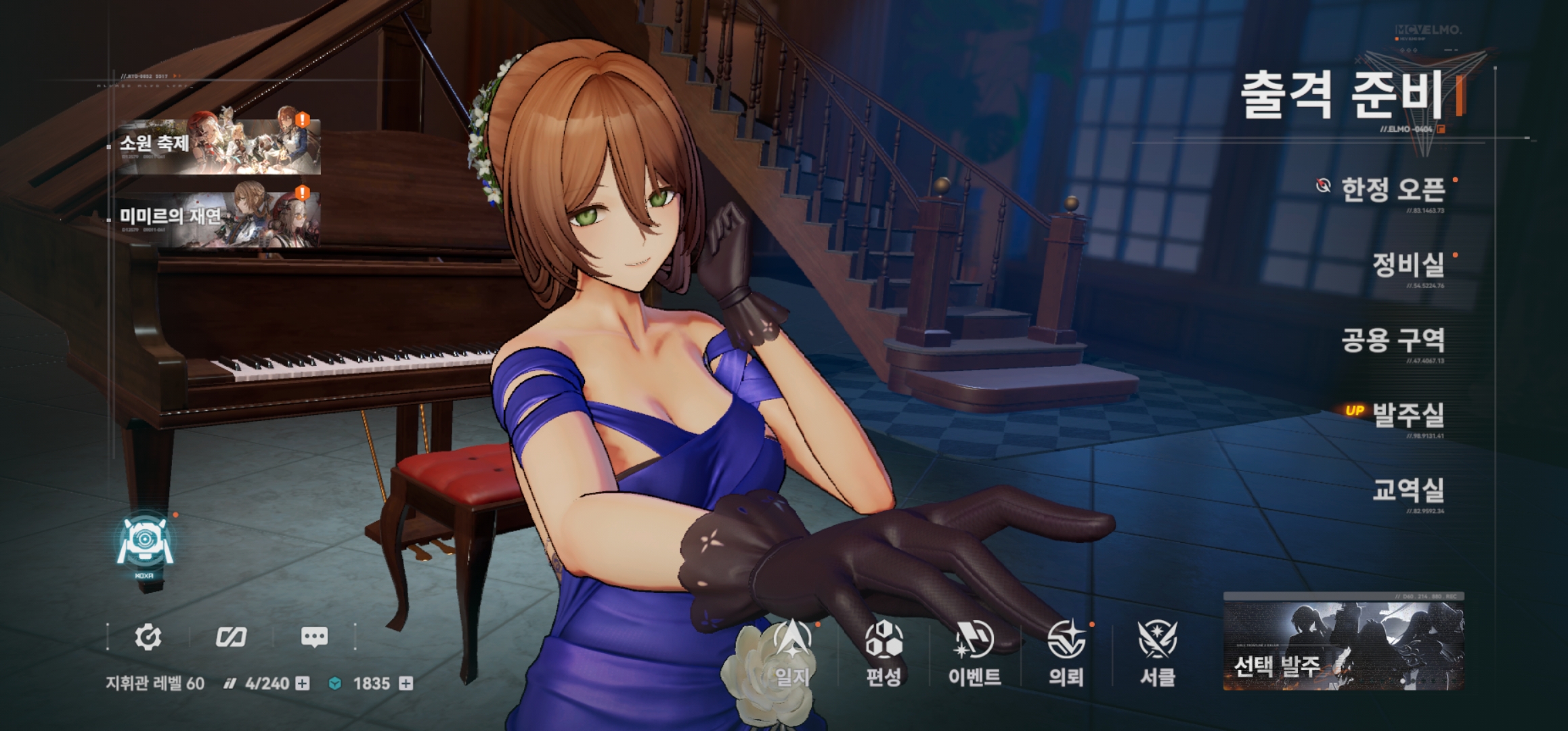
Task: Add currency with the plus beside 1835
Action: coord(406,684)
